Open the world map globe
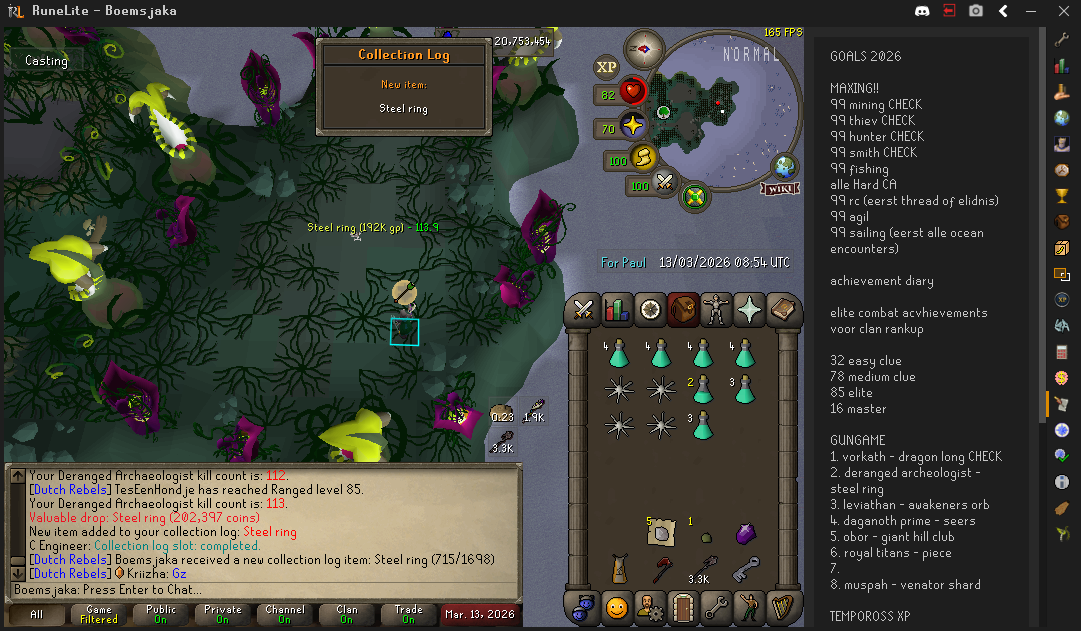This screenshot has width=1081, height=631. (785, 167)
